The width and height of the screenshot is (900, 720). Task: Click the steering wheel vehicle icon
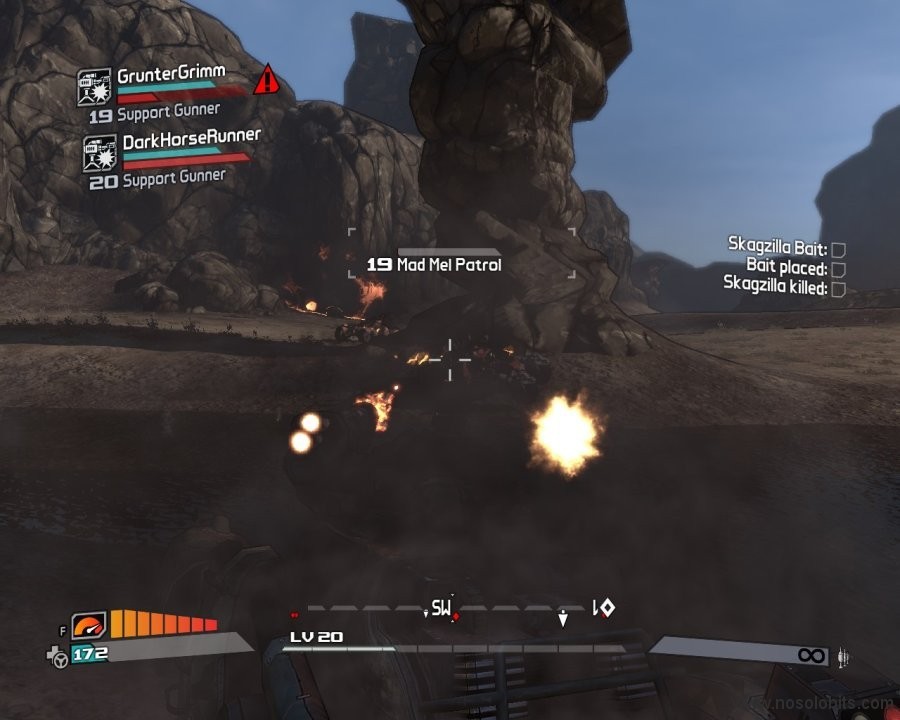61,657
